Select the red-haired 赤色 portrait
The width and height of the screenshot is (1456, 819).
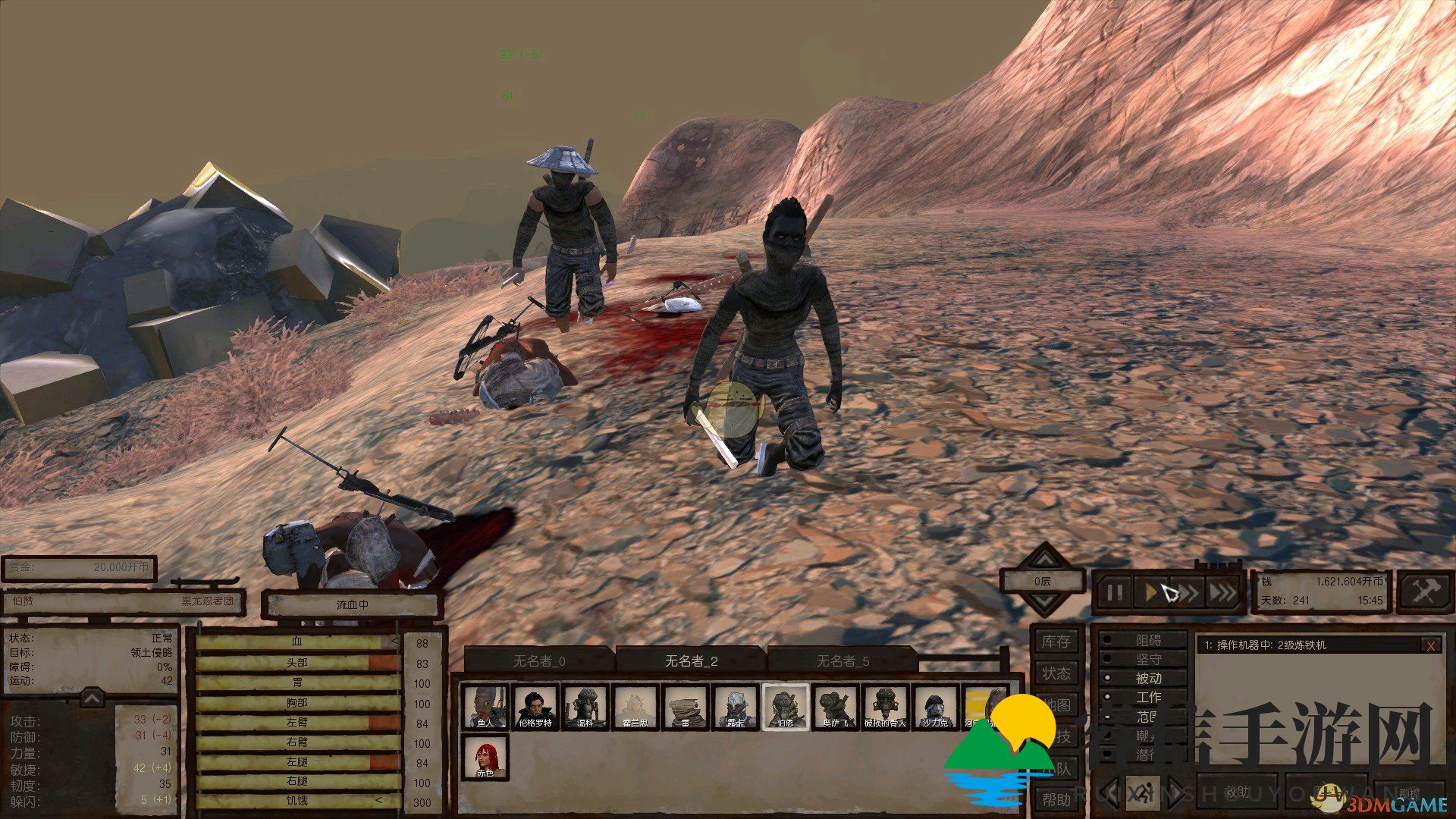click(x=485, y=757)
